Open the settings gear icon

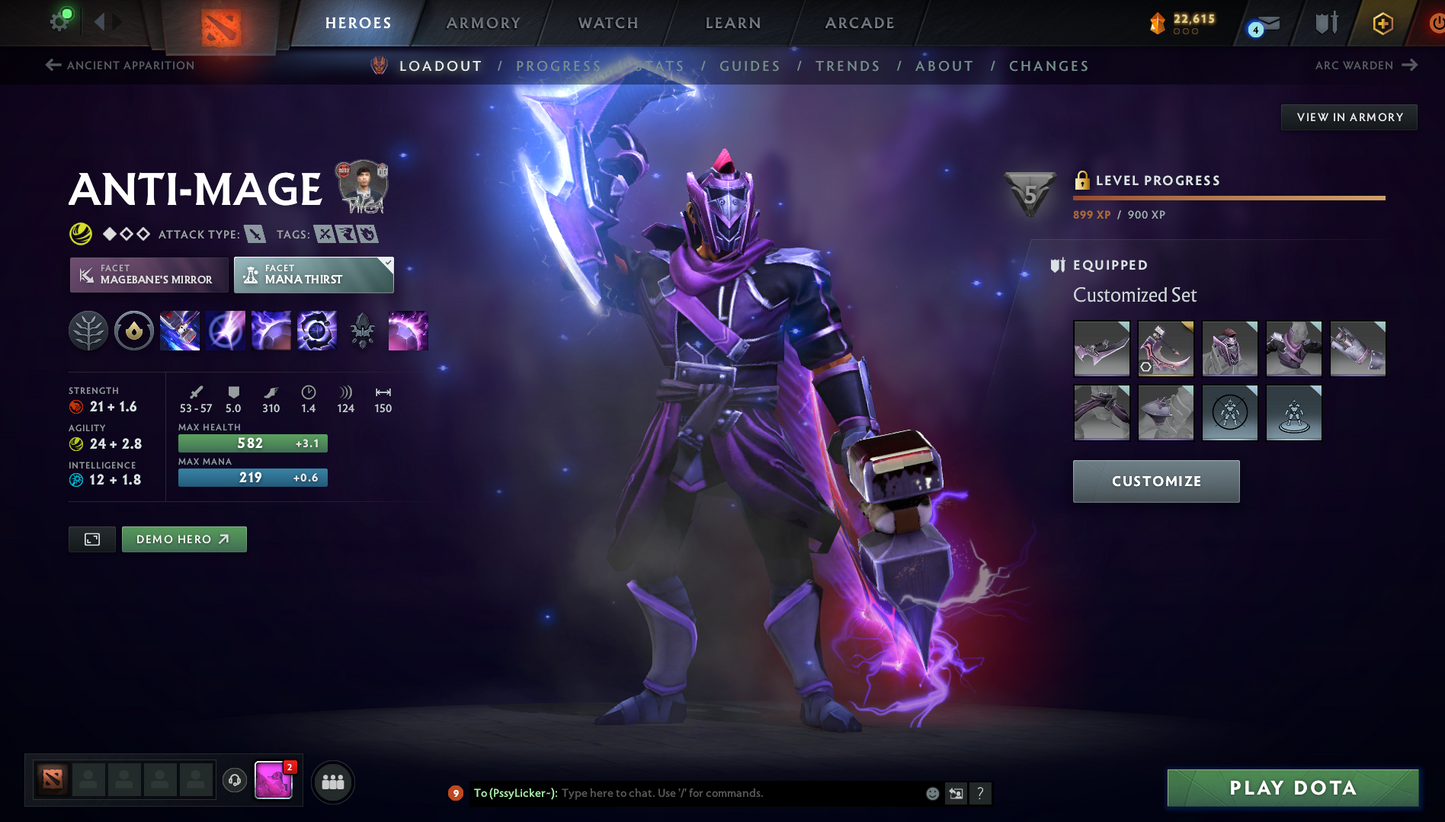coord(59,21)
